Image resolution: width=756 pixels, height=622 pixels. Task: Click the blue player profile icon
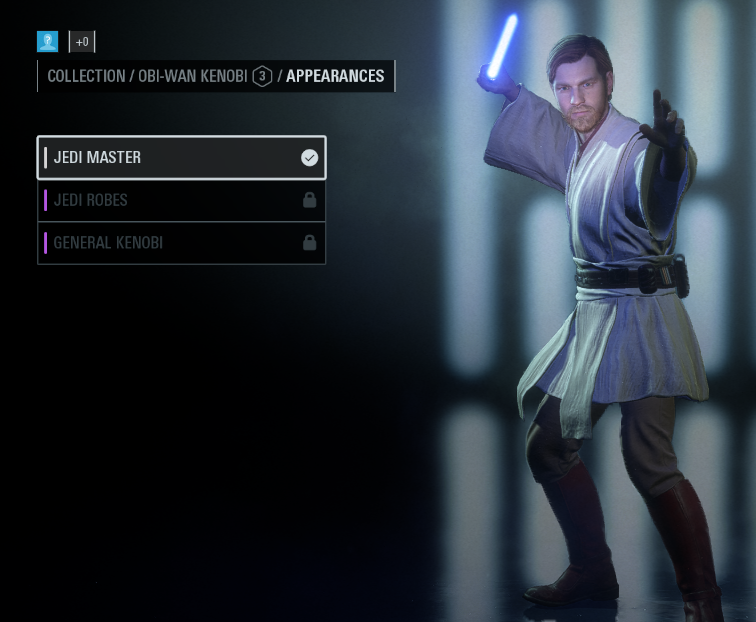coord(47,41)
